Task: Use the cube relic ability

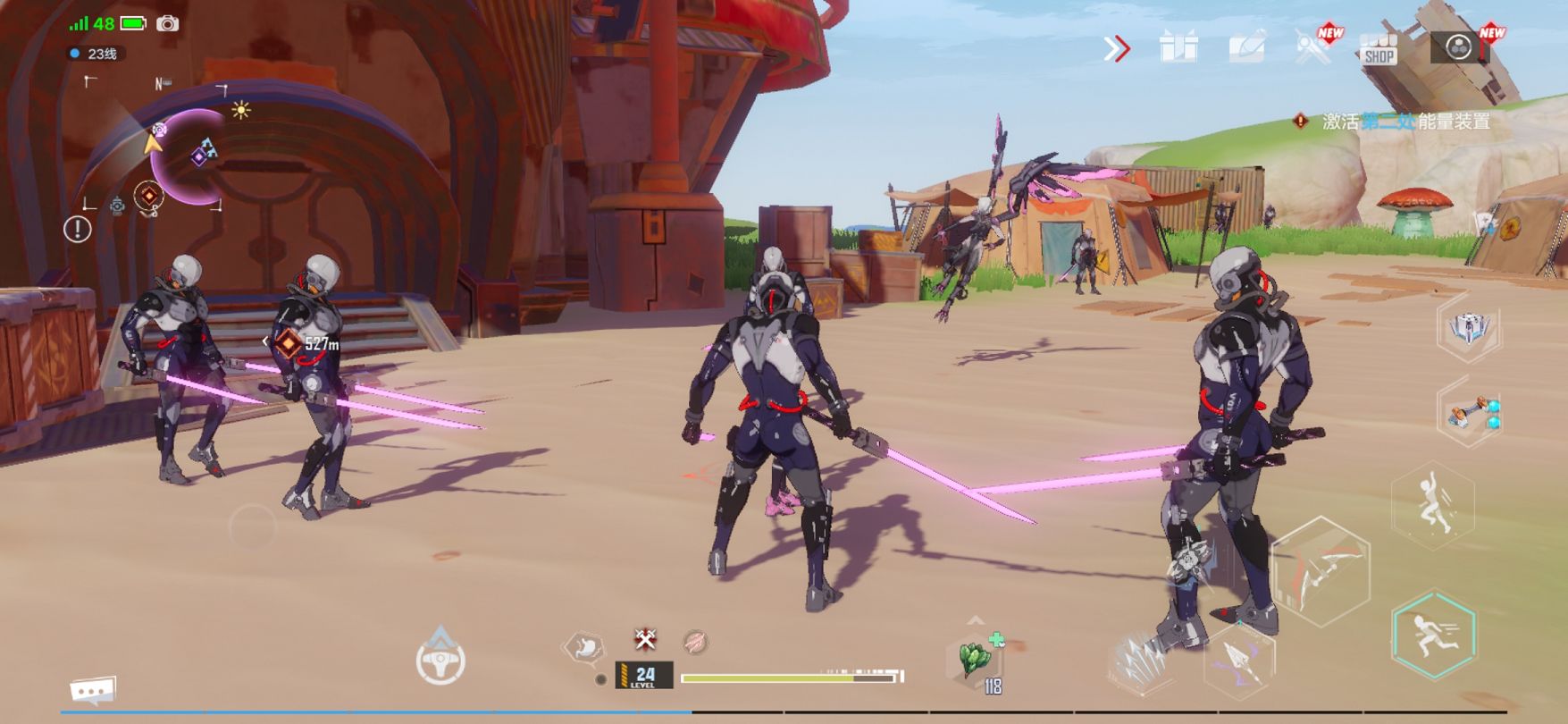Action: (x=1469, y=328)
